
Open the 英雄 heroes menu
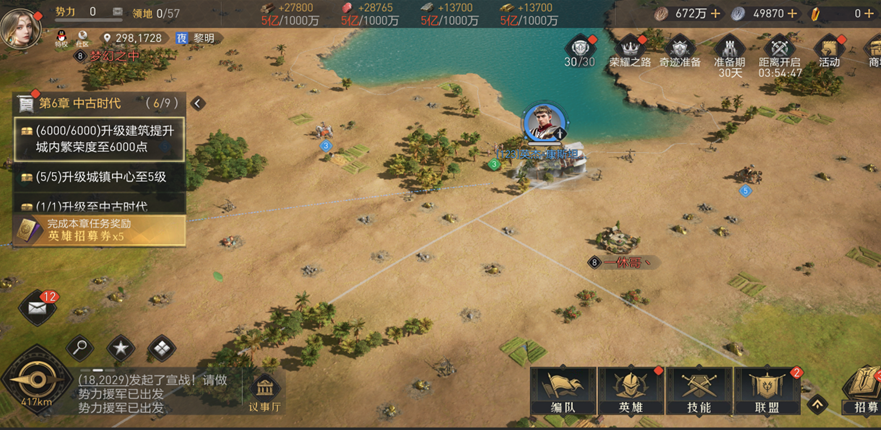(x=631, y=391)
